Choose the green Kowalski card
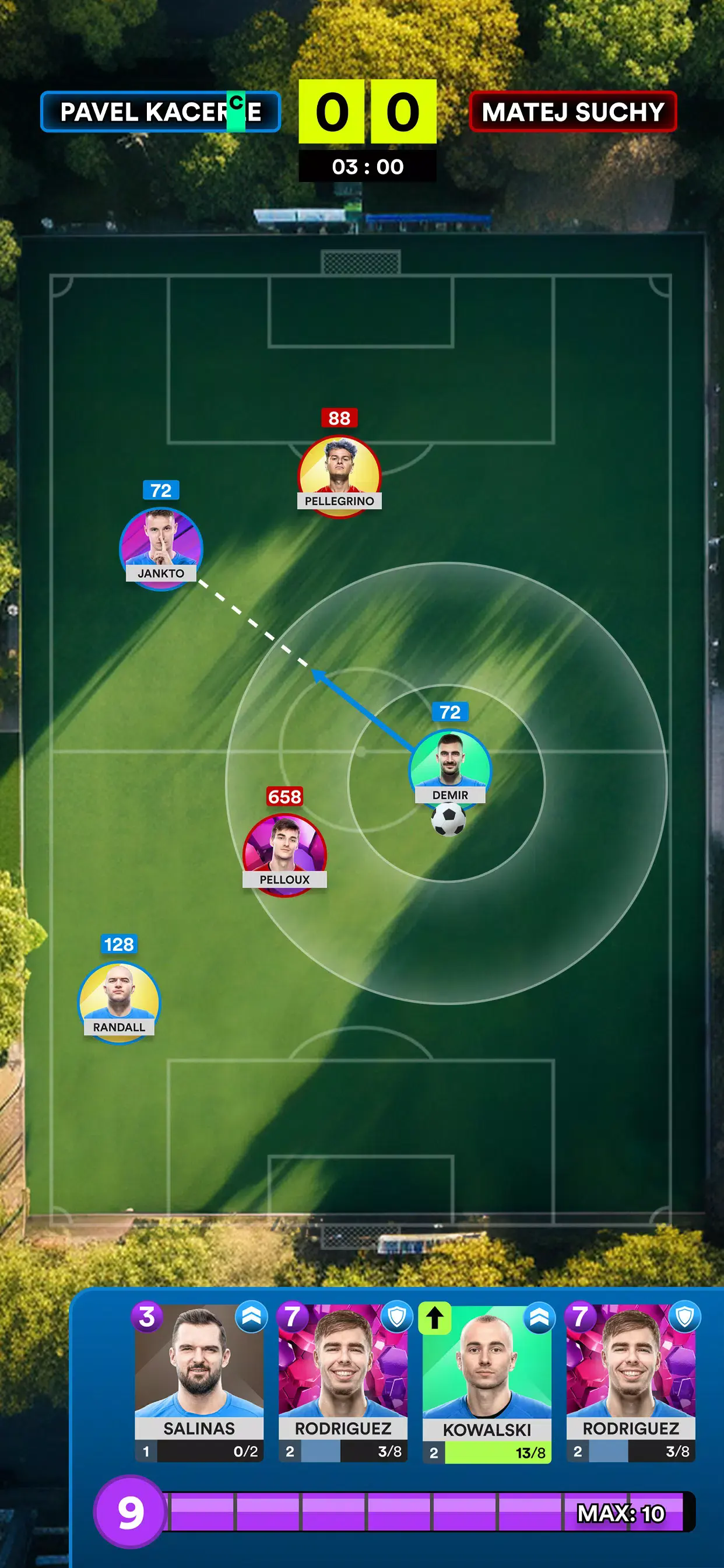The height and width of the screenshot is (1568, 724). (487, 1381)
